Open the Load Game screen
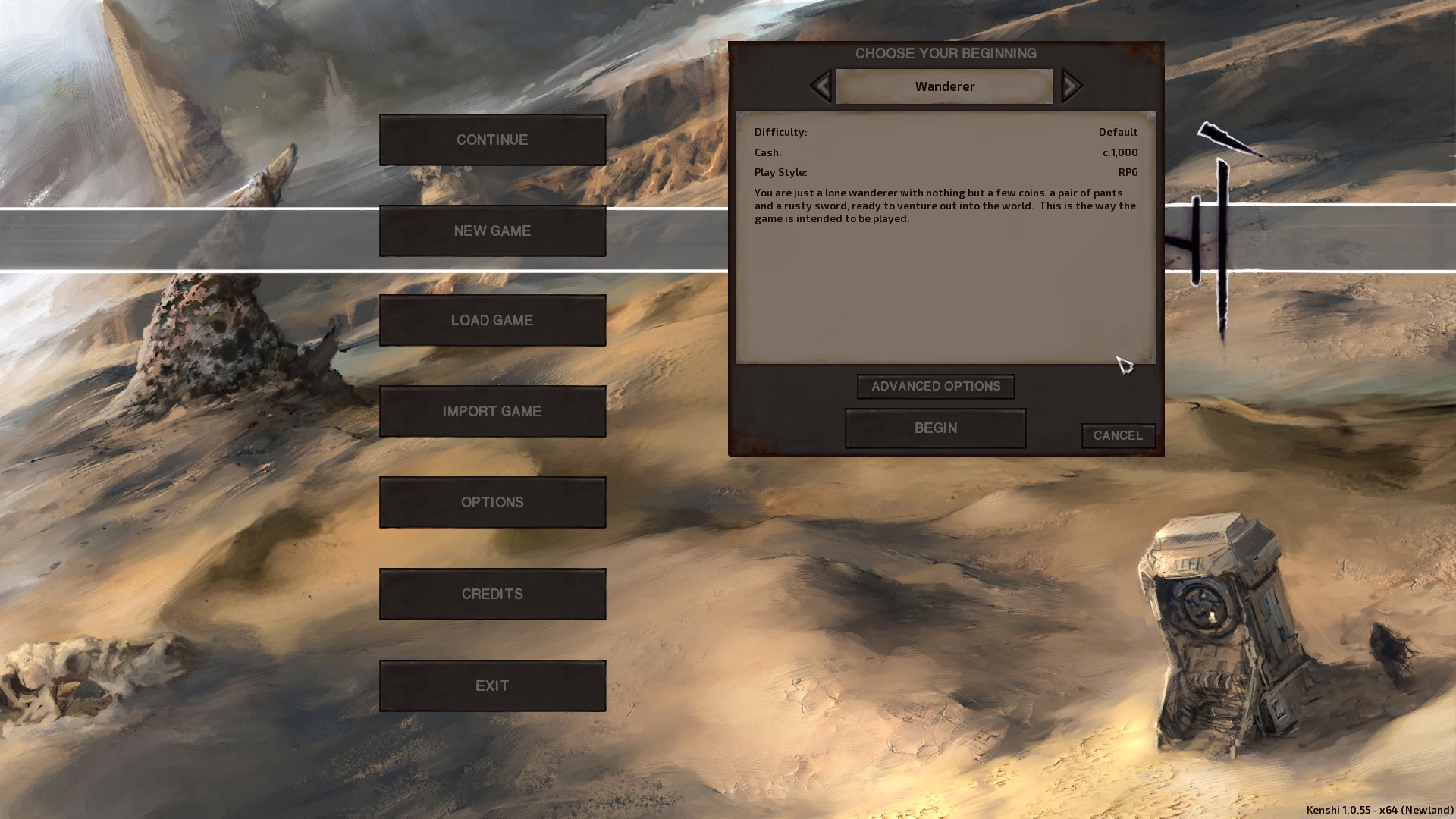Image resolution: width=1456 pixels, height=819 pixels. click(x=492, y=320)
